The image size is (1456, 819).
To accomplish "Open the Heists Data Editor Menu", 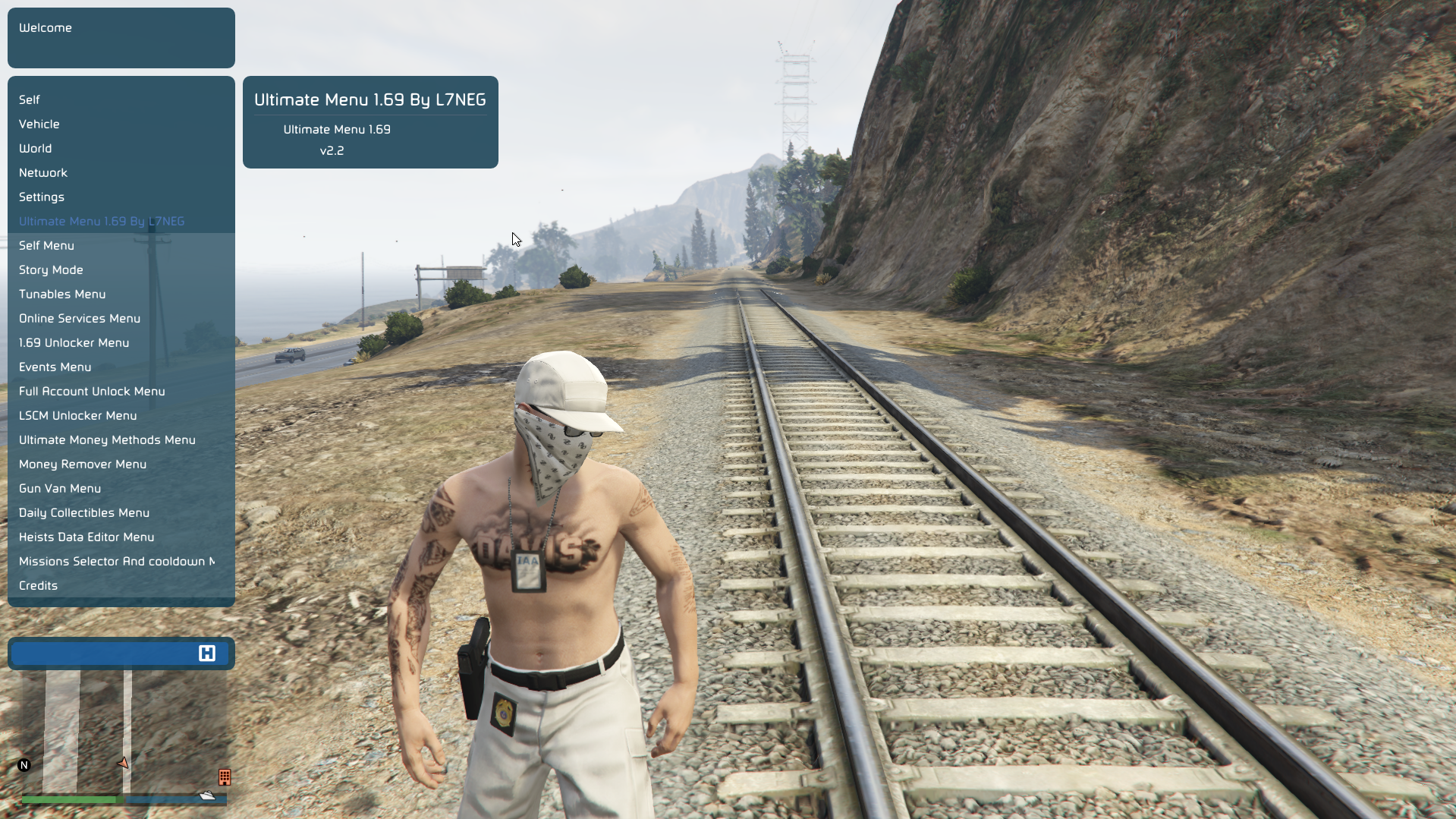I will click(86, 537).
